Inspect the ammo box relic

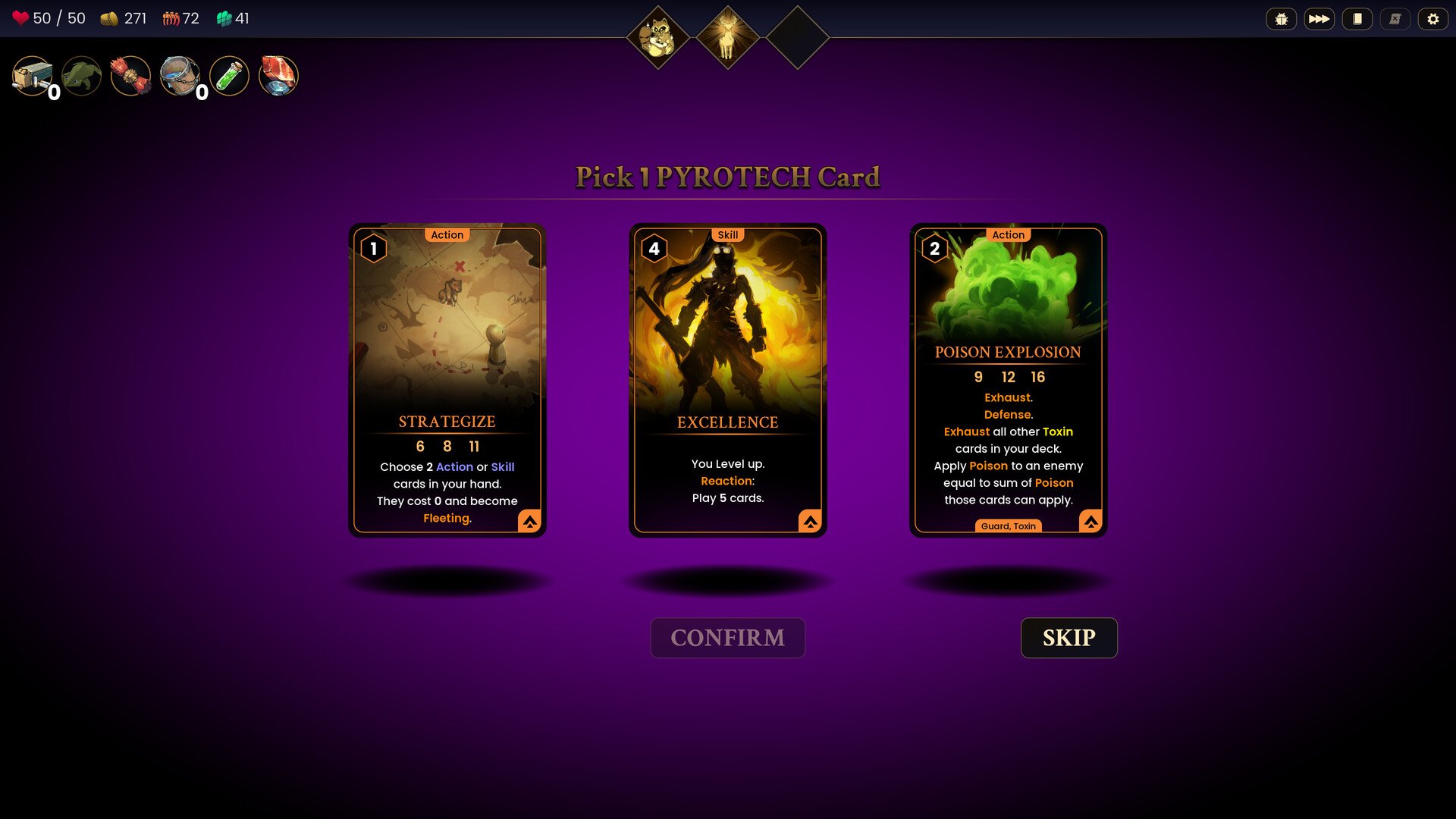click(x=32, y=76)
